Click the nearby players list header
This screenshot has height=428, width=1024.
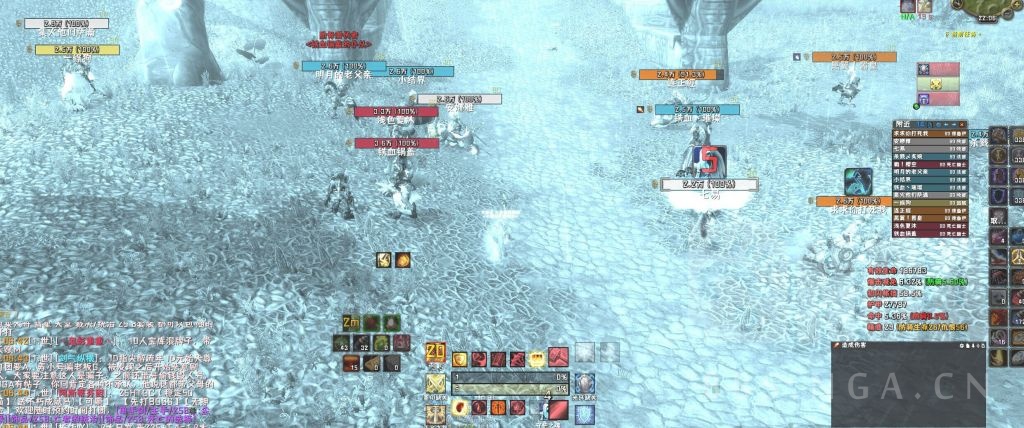point(930,125)
